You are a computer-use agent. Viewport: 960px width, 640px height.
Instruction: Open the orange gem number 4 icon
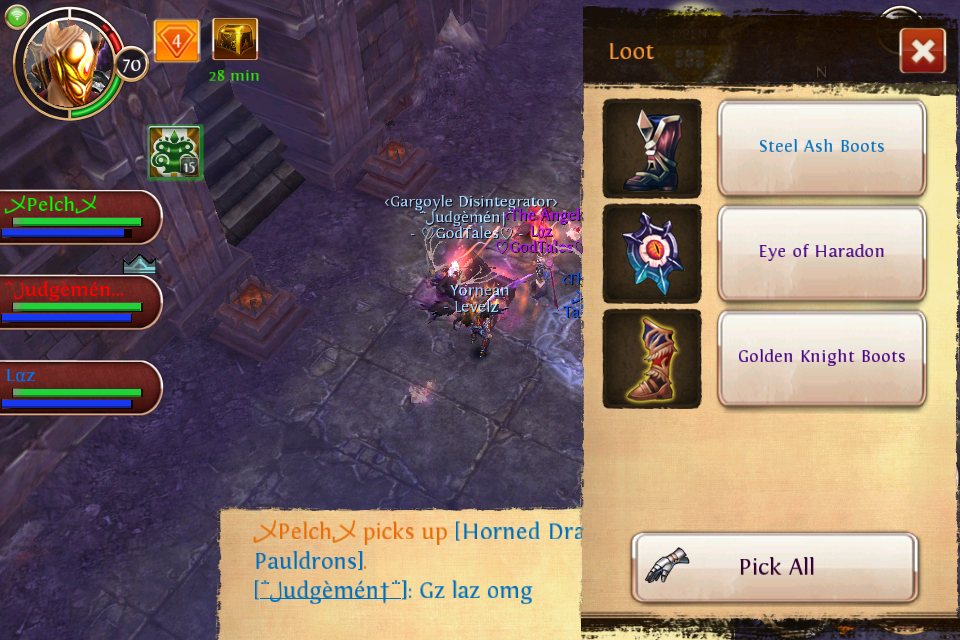[x=177, y=42]
